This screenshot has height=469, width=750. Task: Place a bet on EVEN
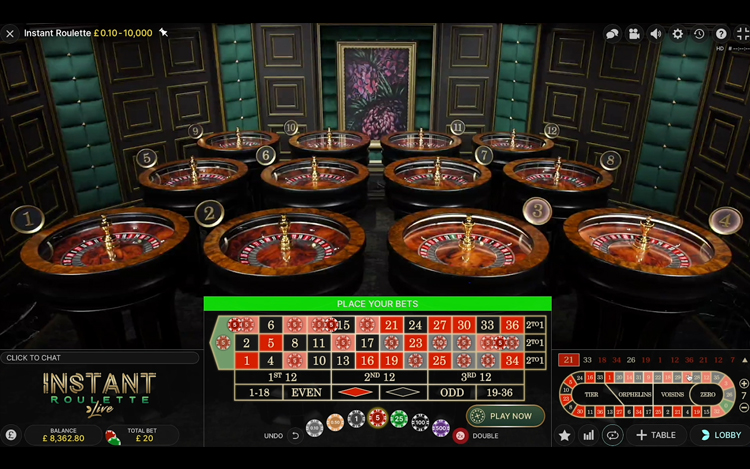point(306,393)
